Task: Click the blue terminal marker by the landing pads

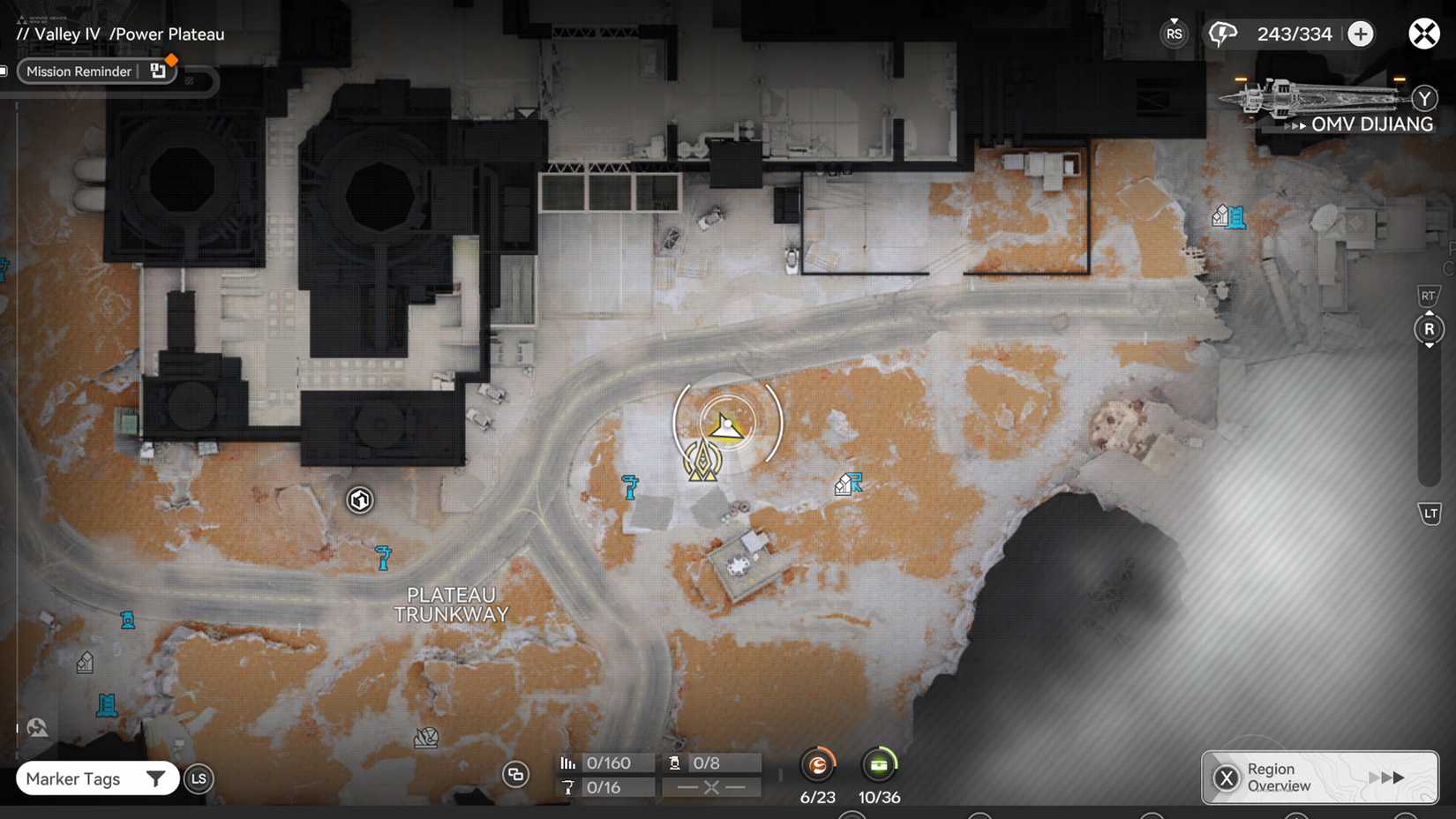Action: (x=630, y=486)
